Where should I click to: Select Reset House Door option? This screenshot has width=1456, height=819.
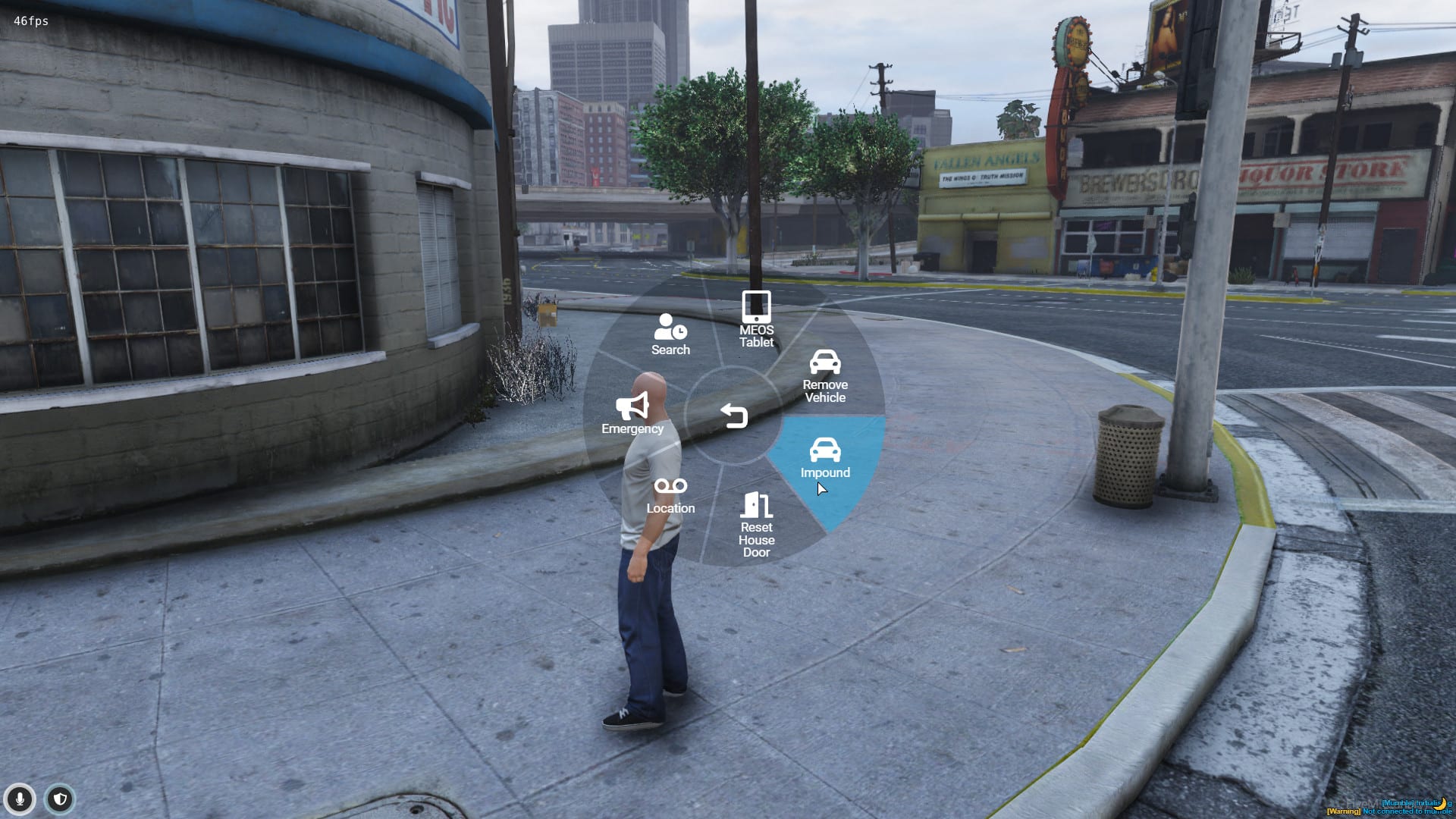(756, 525)
